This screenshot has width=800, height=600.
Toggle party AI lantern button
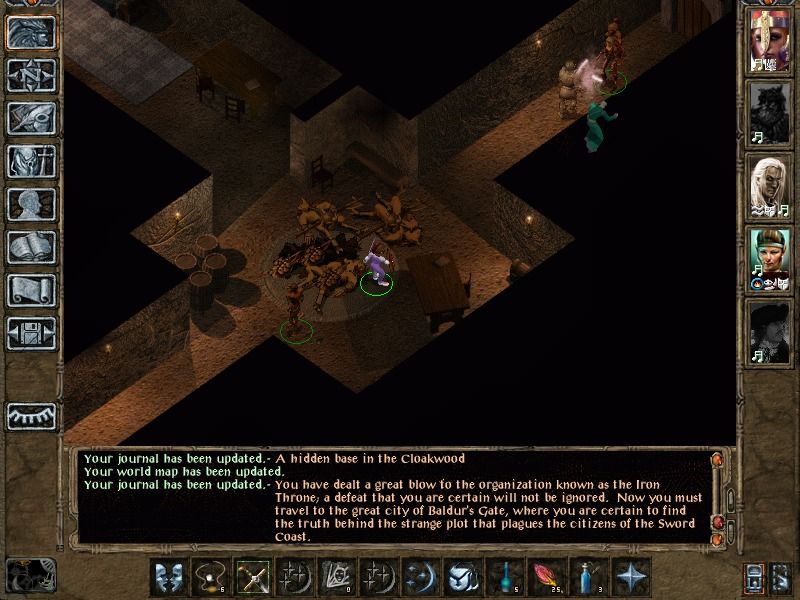coord(757,578)
